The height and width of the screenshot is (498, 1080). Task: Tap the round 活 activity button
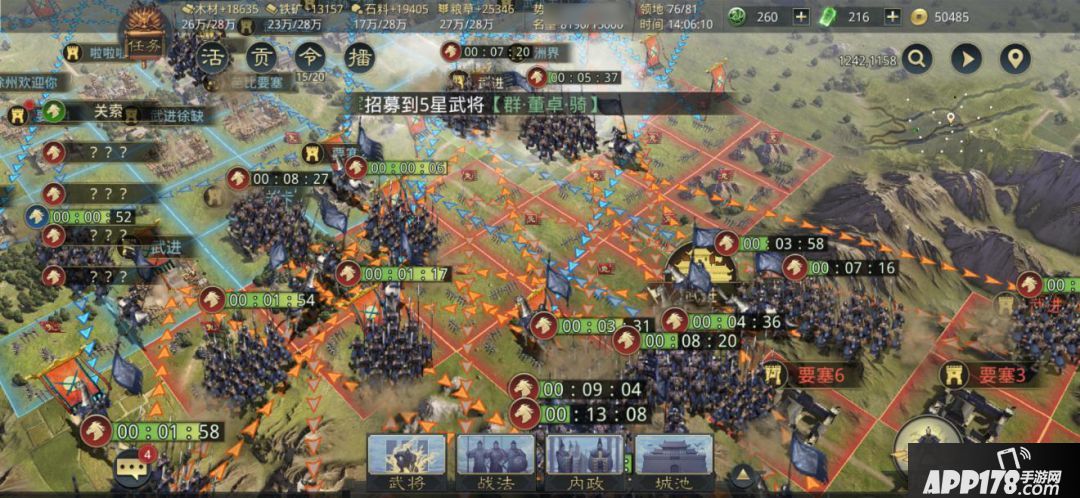210,56
